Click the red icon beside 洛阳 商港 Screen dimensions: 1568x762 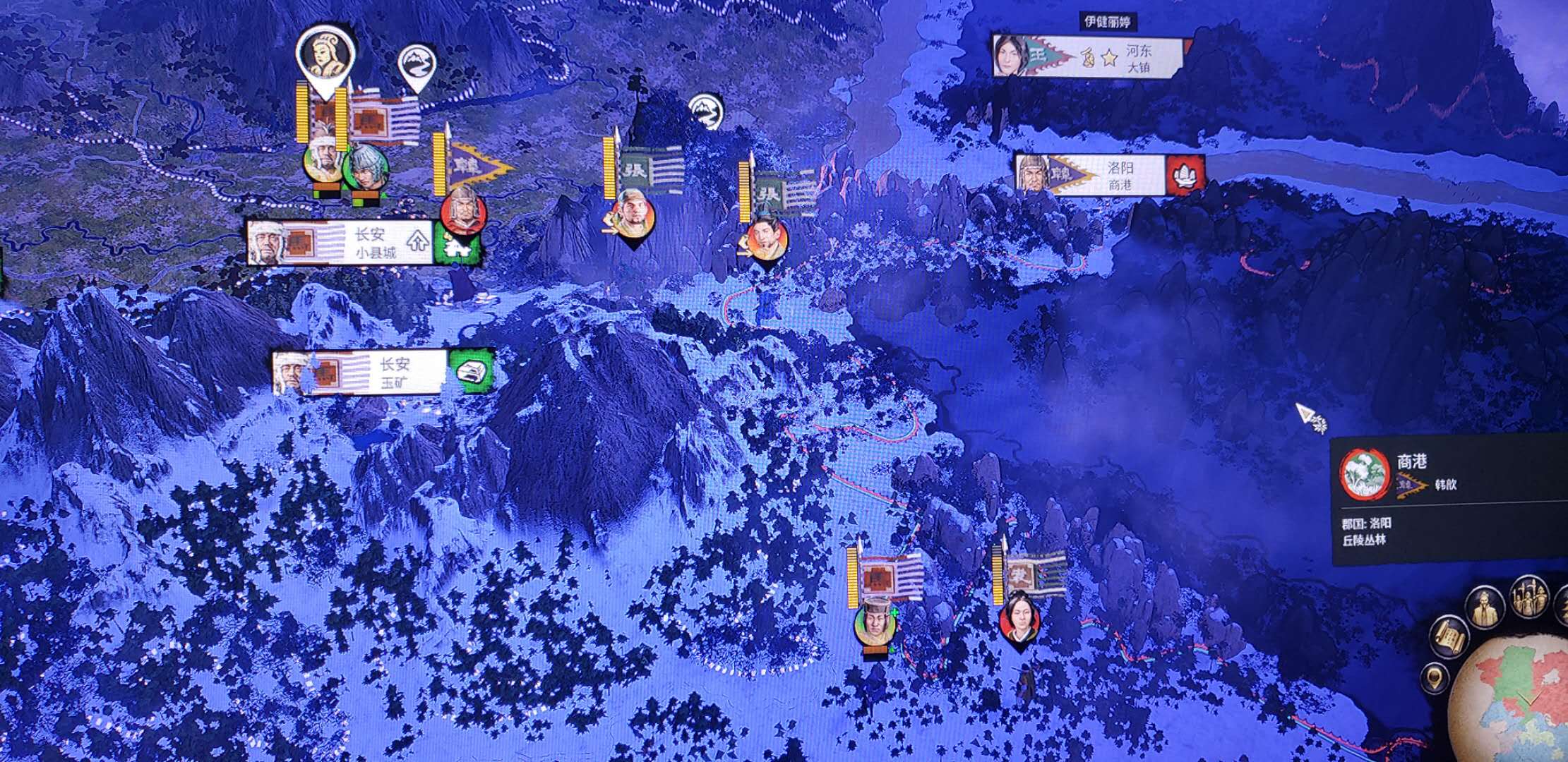click(1185, 174)
